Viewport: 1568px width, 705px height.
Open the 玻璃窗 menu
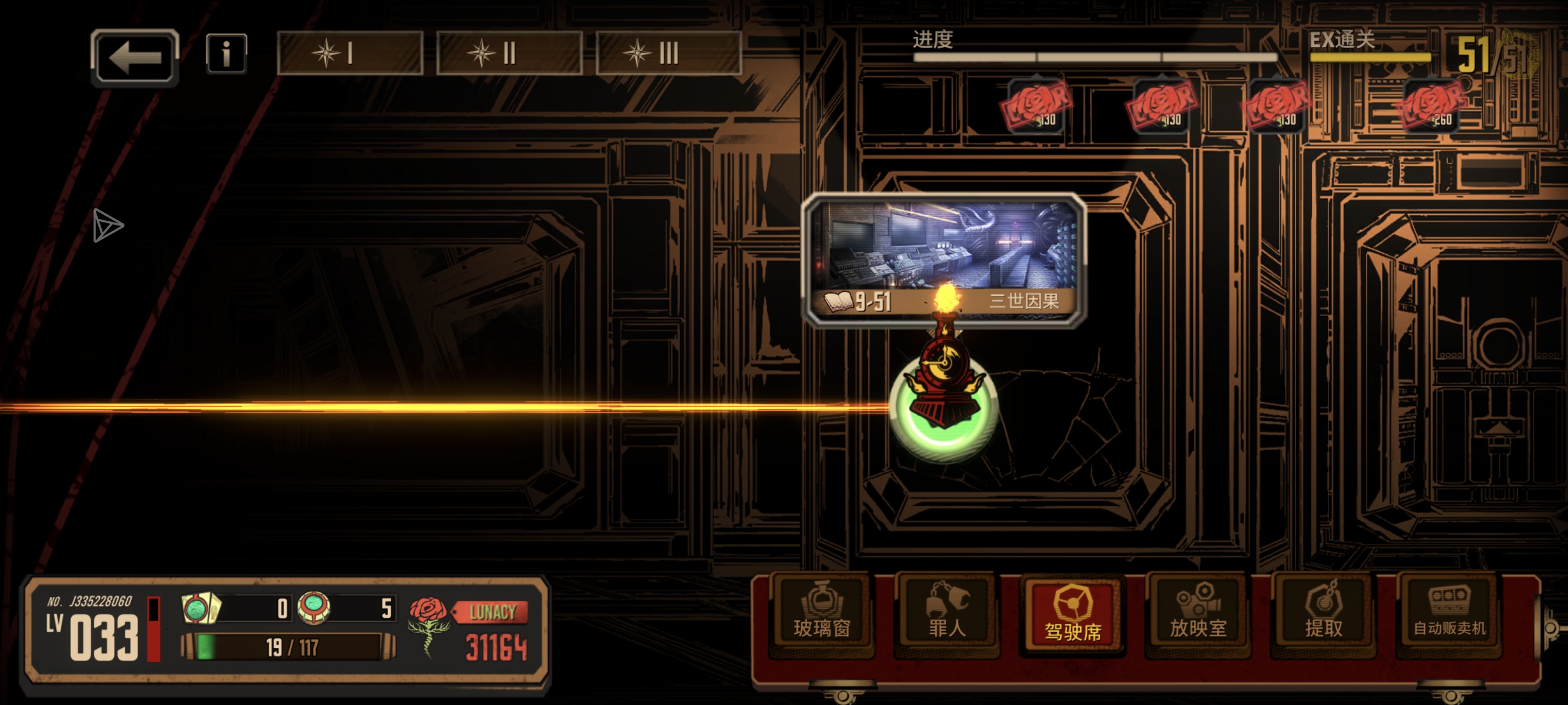pos(822,614)
